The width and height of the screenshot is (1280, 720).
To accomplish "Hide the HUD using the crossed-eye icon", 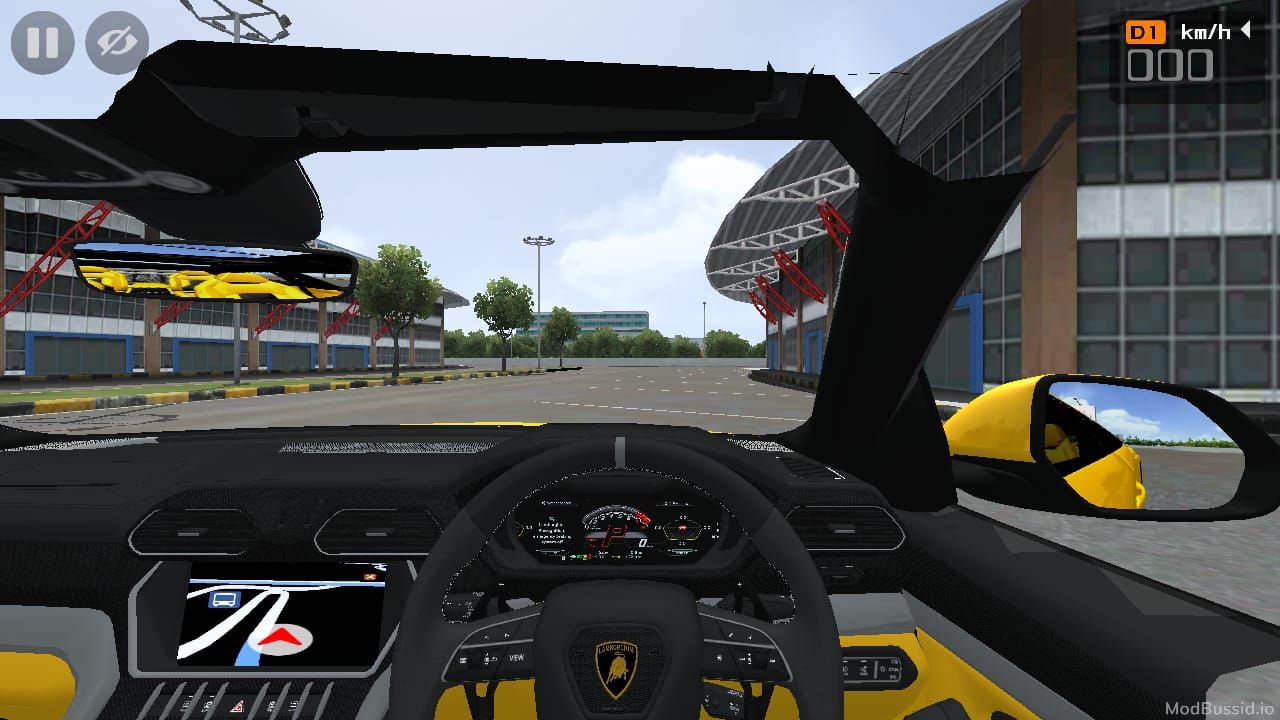I will coord(117,43).
